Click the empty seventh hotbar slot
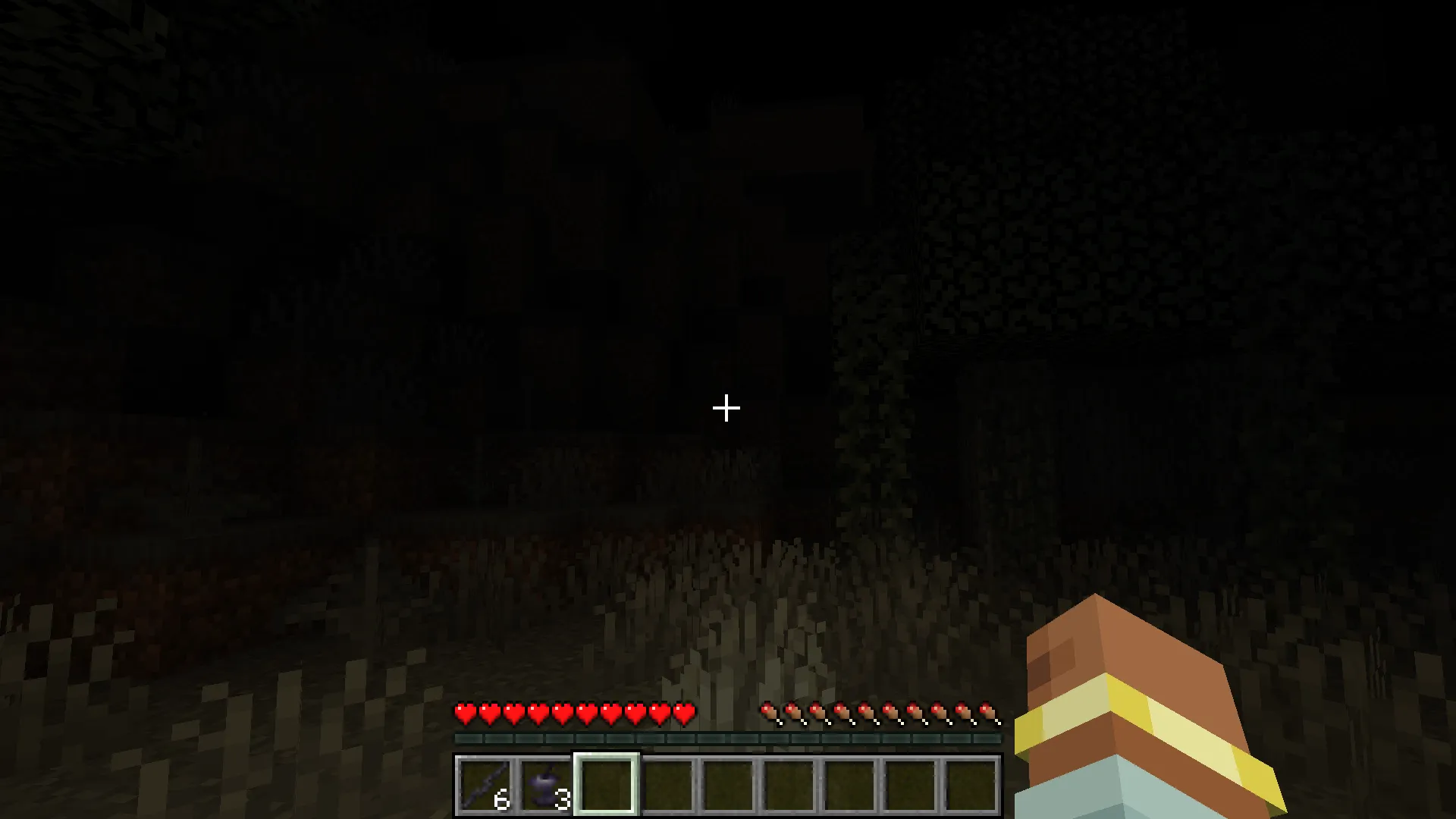Image resolution: width=1456 pixels, height=819 pixels. [x=849, y=785]
